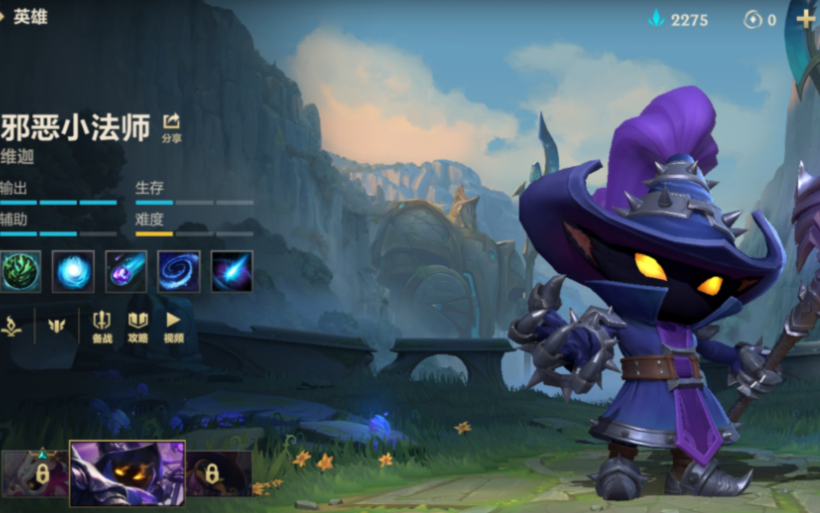This screenshot has height=513, width=820.
Task: Open the 攻略 guide section
Action: tap(138, 327)
